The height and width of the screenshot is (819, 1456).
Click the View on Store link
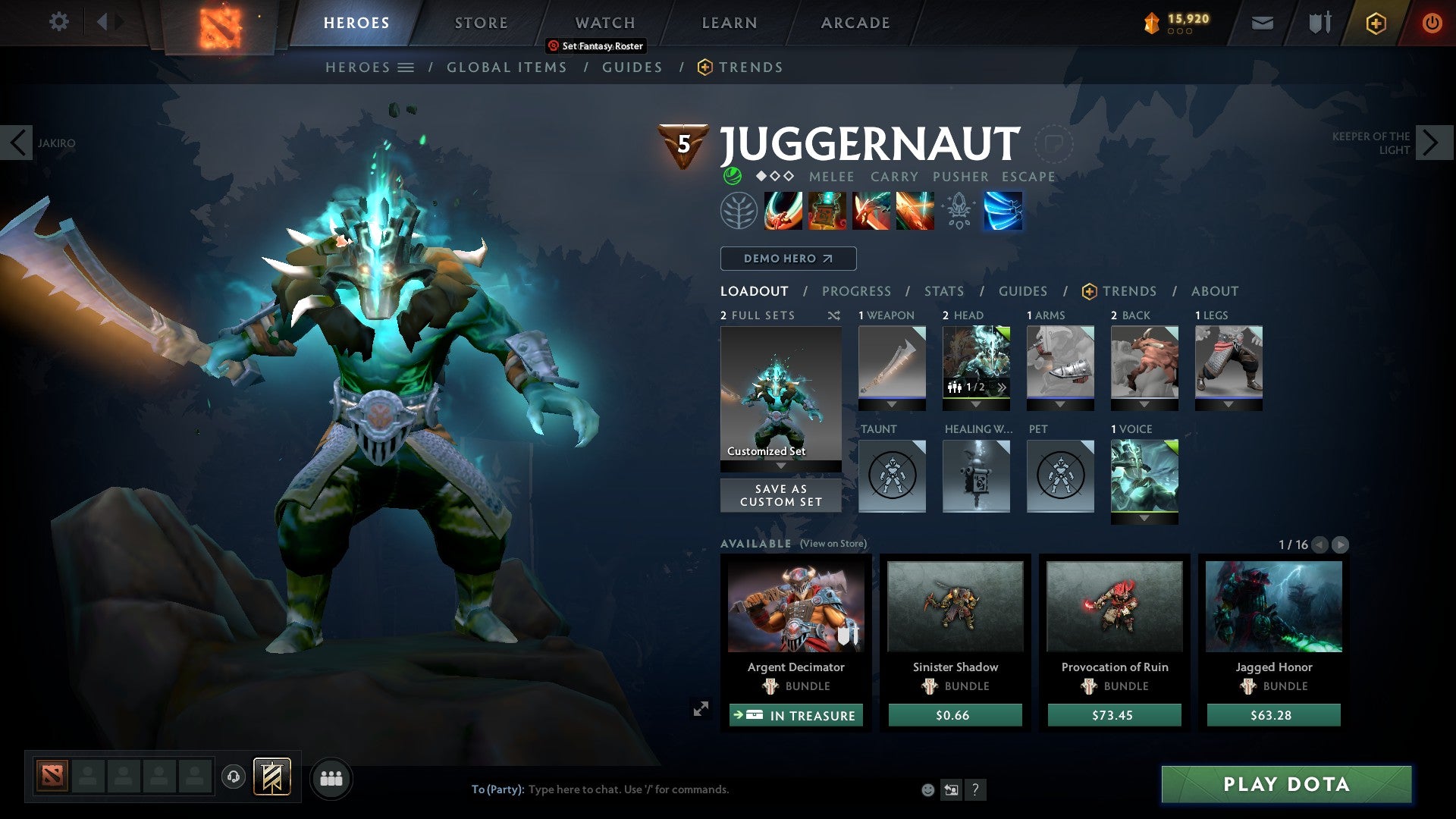pyautogui.click(x=833, y=544)
